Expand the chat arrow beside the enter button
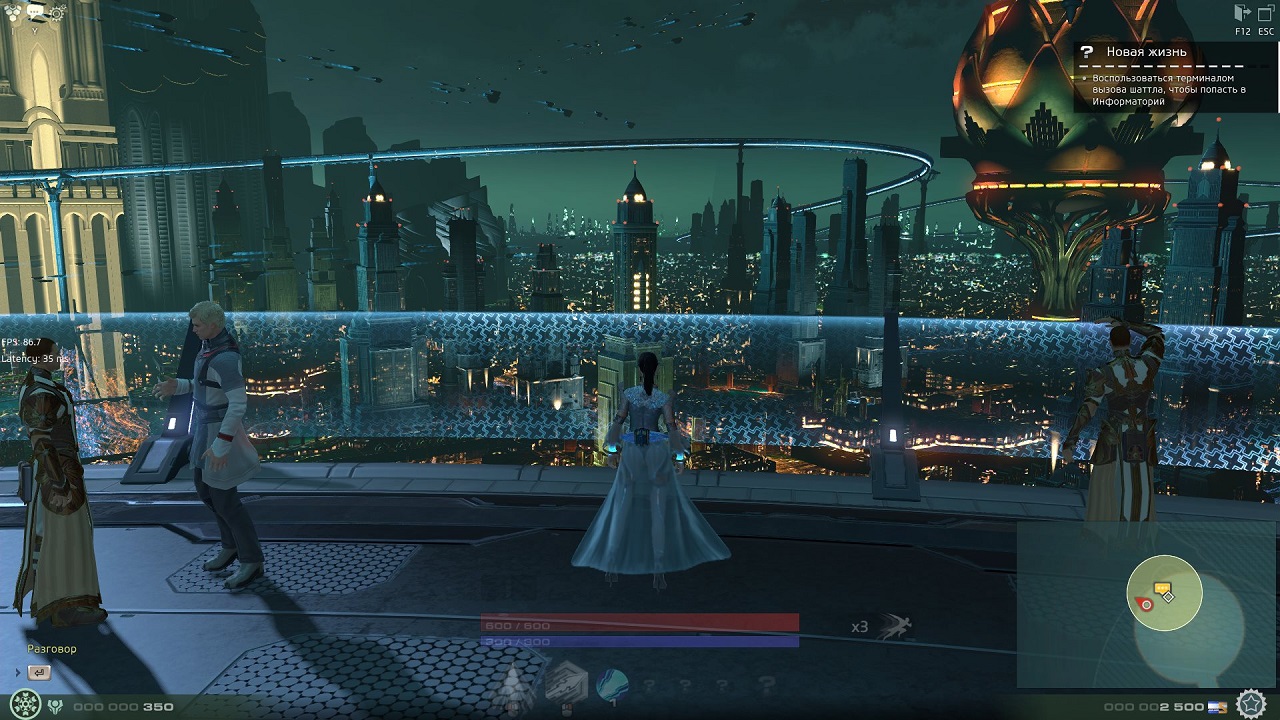 tap(17, 673)
